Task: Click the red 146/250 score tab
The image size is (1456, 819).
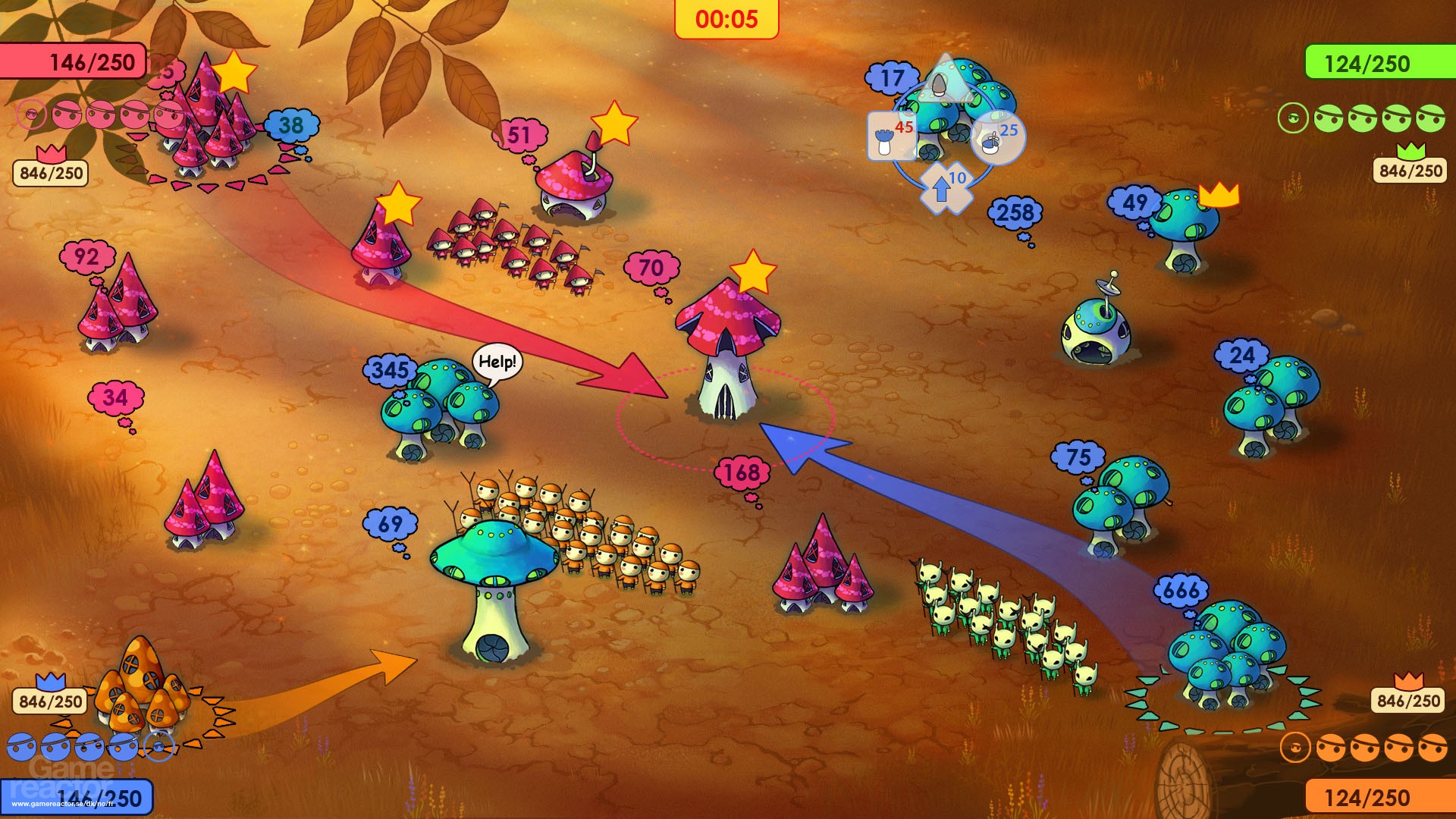Action: point(74,61)
